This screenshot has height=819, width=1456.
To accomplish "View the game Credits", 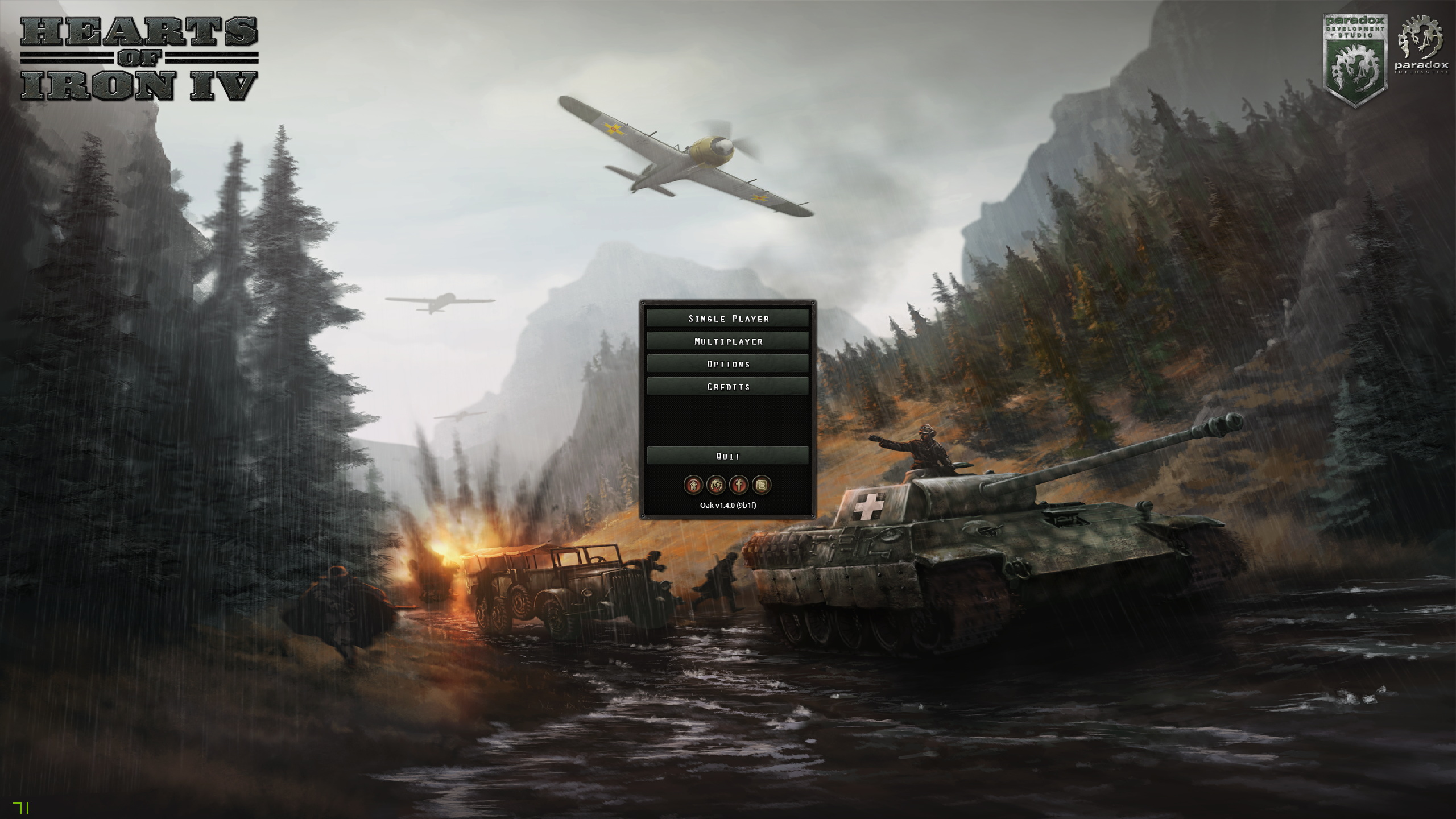I will (x=728, y=387).
